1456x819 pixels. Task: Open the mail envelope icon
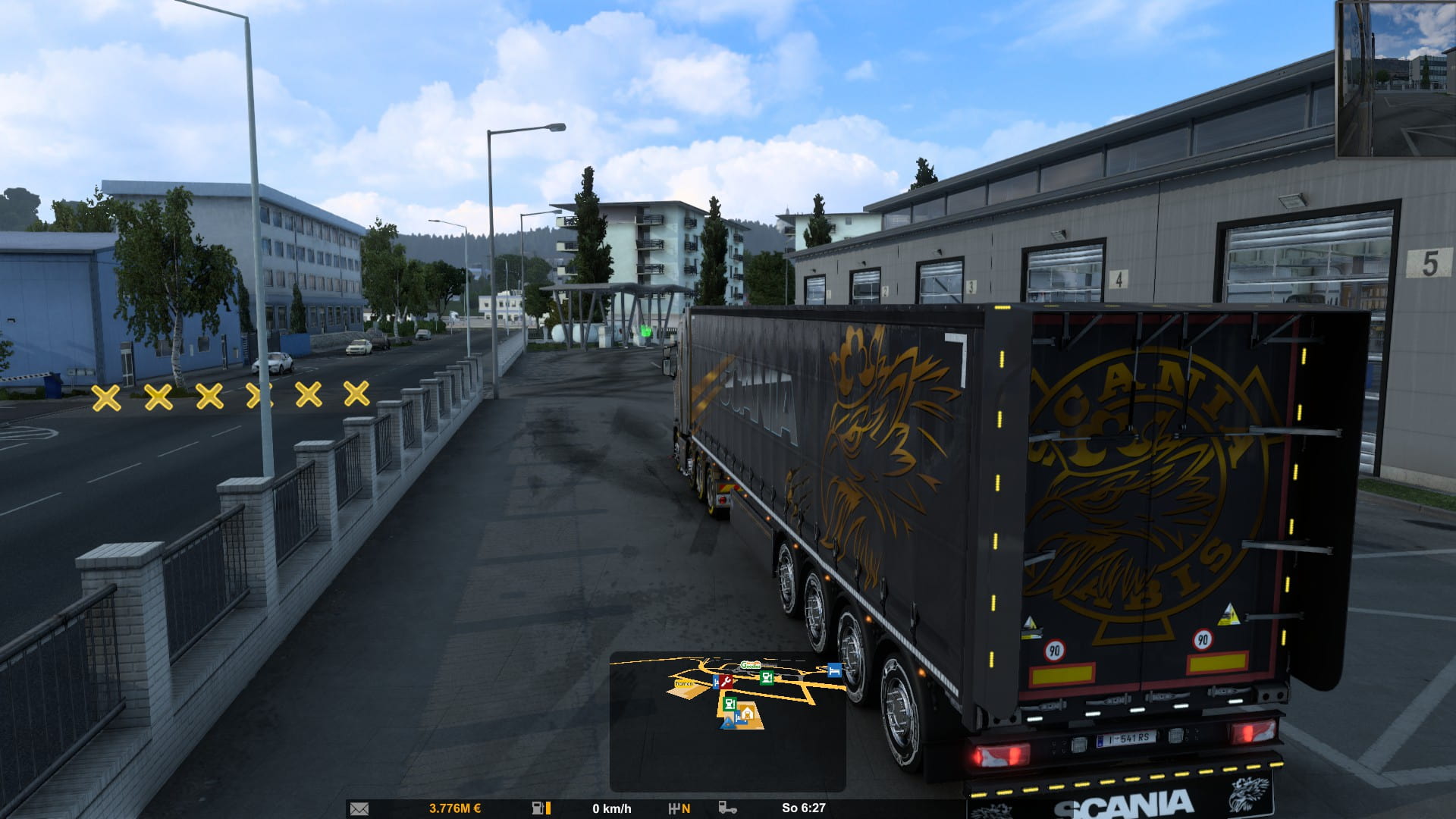pyautogui.click(x=359, y=808)
